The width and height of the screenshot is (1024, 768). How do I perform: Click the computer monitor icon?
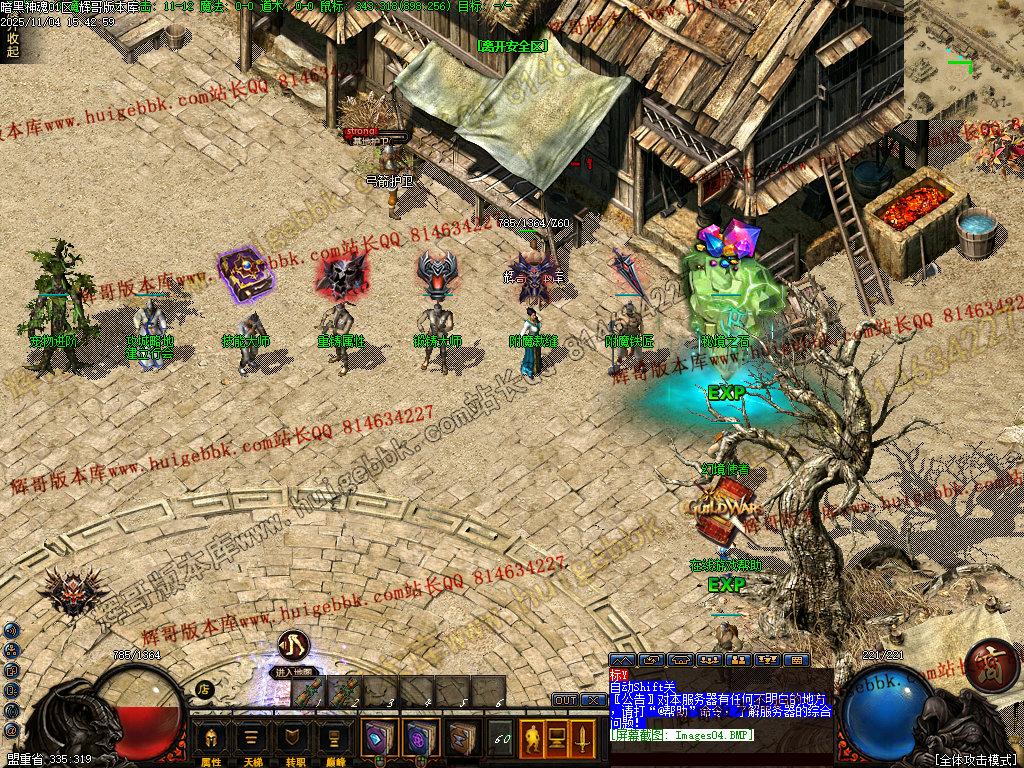(x=557, y=739)
